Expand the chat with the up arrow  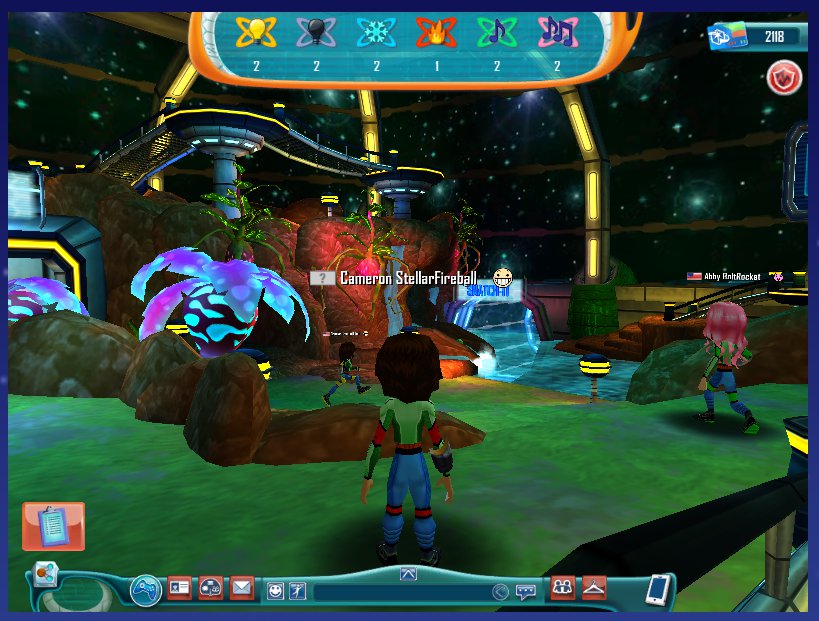(x=407, y=573)
